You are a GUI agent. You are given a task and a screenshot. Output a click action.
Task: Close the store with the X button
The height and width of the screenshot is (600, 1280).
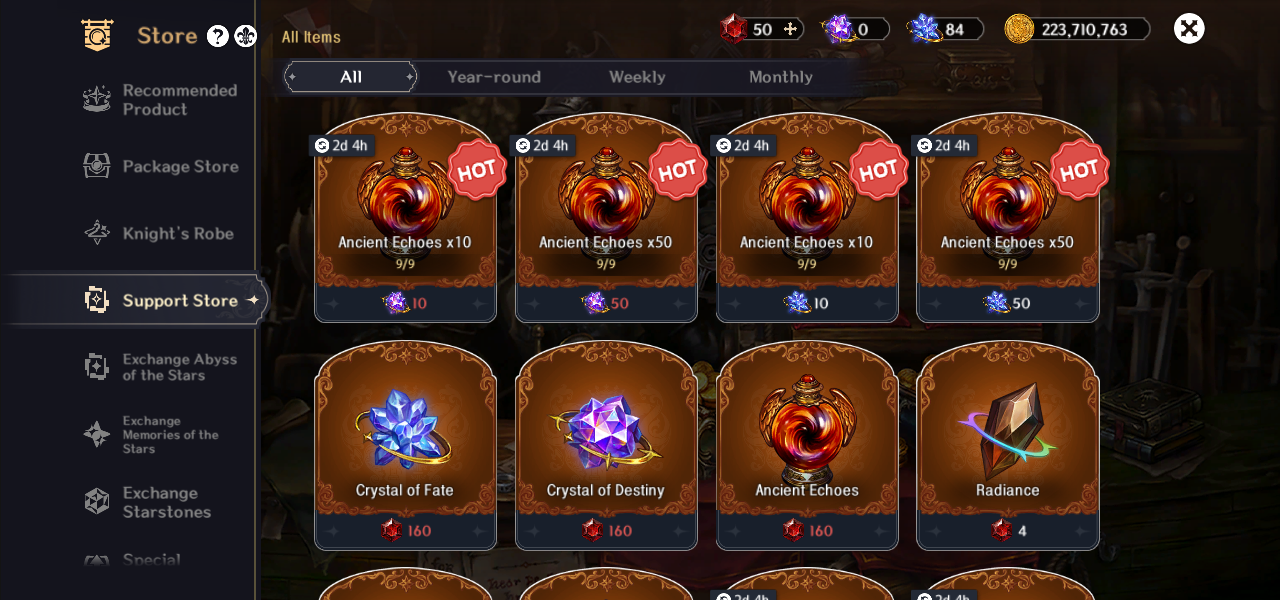pos(1189,28)
